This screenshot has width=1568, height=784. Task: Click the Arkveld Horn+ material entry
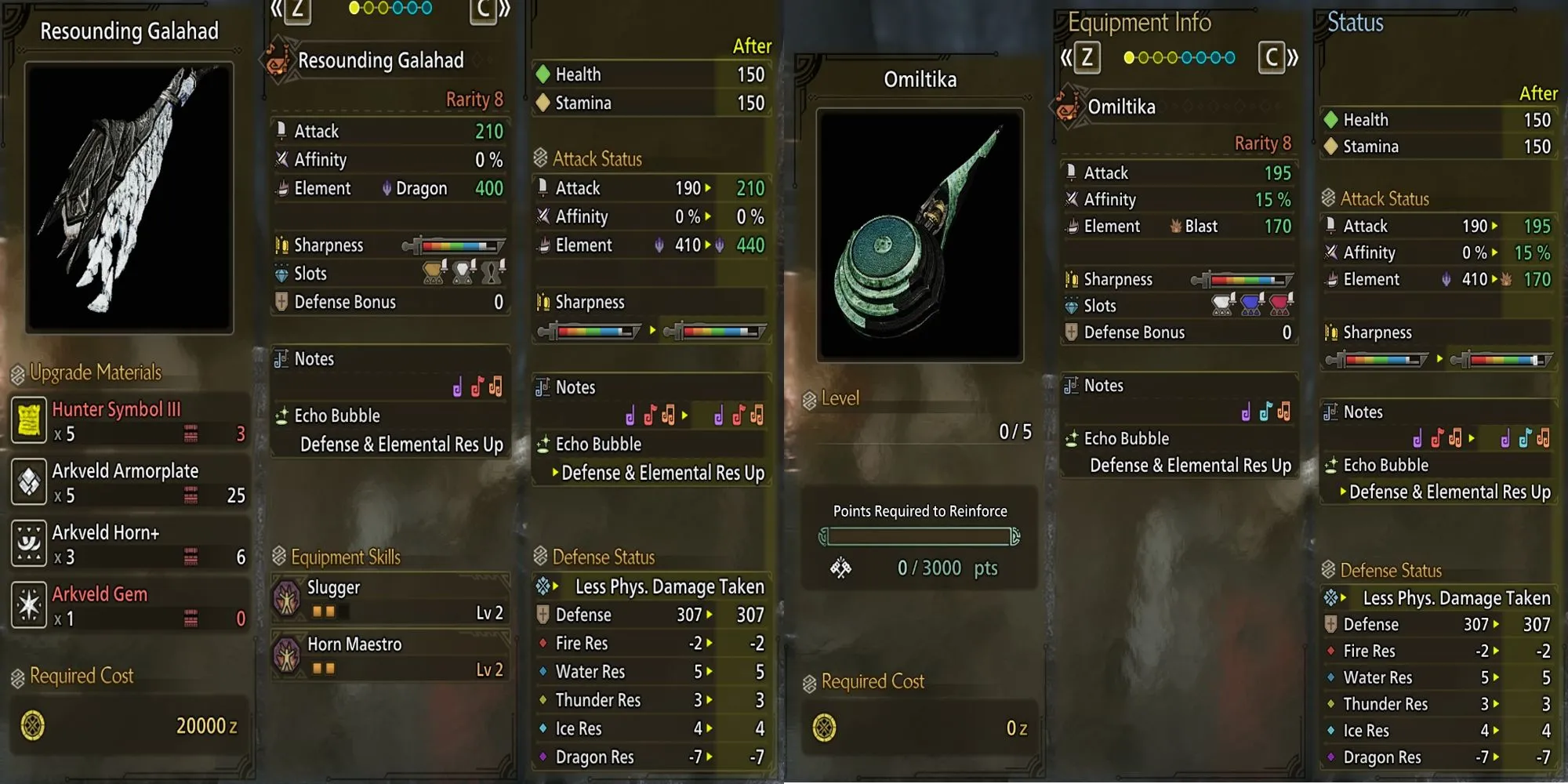coord(129,544)
